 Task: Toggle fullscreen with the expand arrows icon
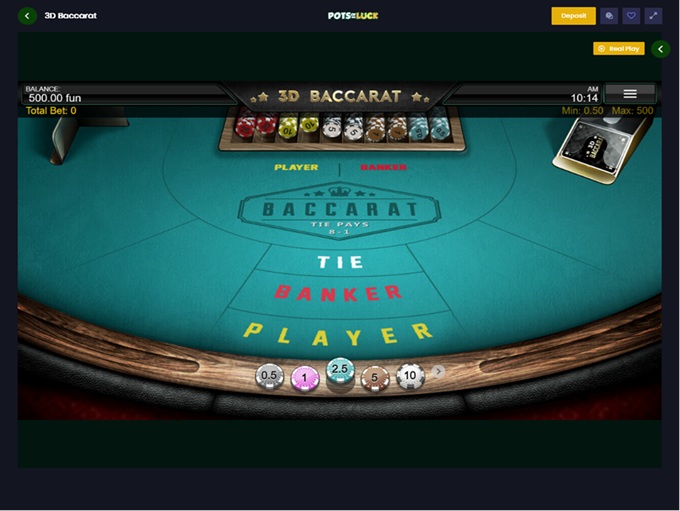[x=653, y=16]
